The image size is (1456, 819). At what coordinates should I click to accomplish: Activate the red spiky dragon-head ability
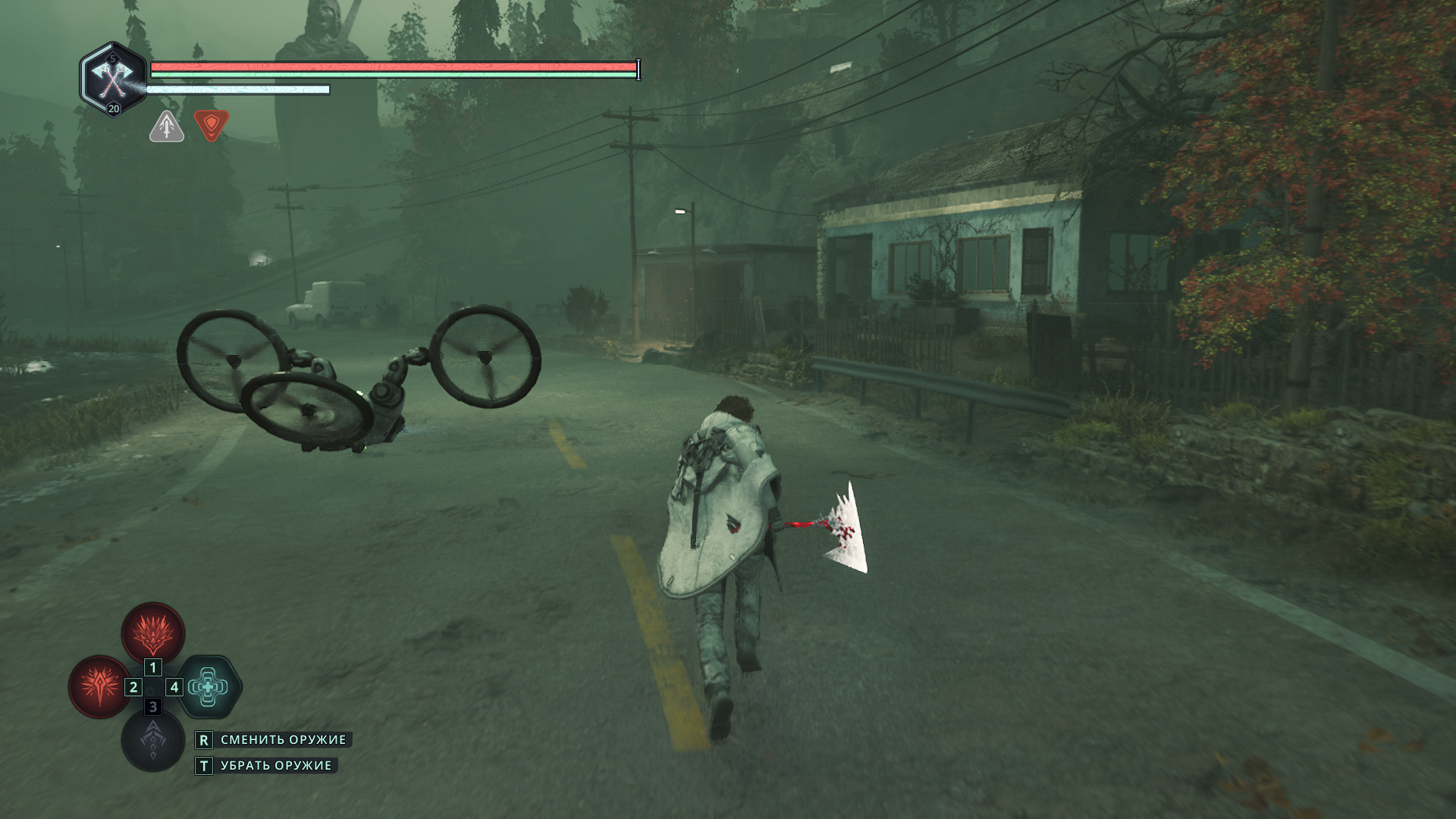pos(153,632)
